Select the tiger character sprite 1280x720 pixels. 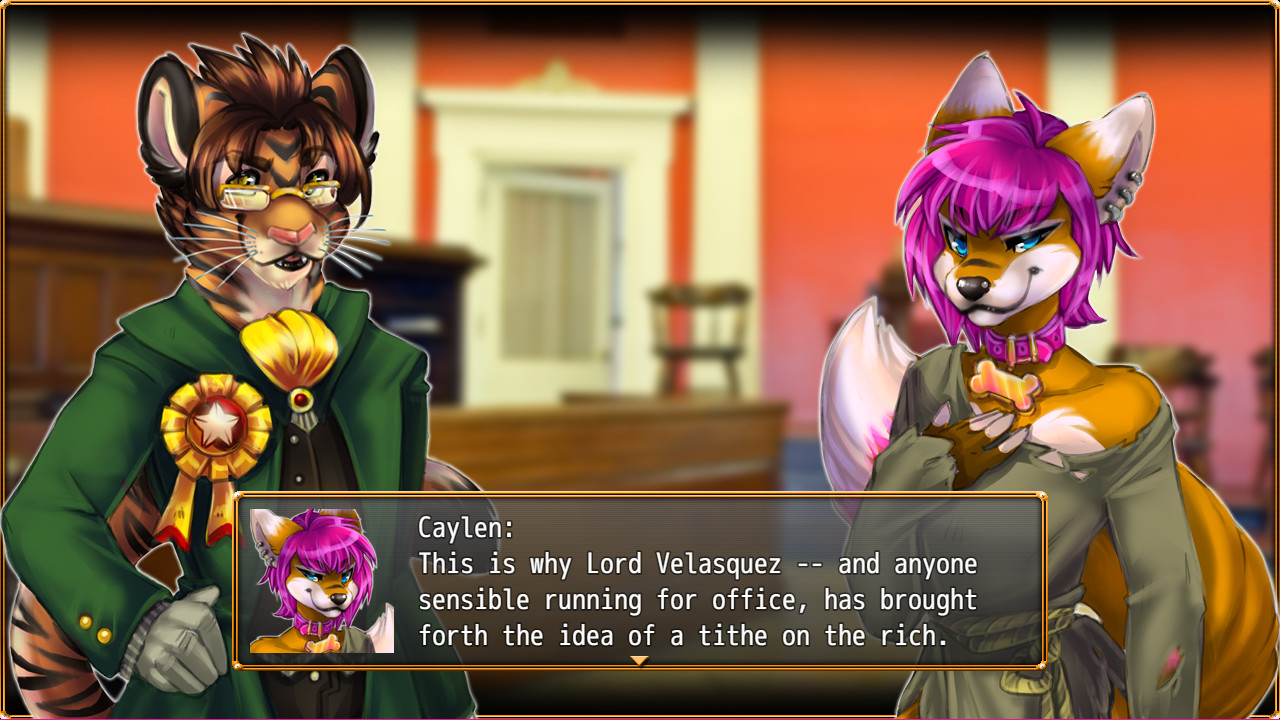click(250, 300)
